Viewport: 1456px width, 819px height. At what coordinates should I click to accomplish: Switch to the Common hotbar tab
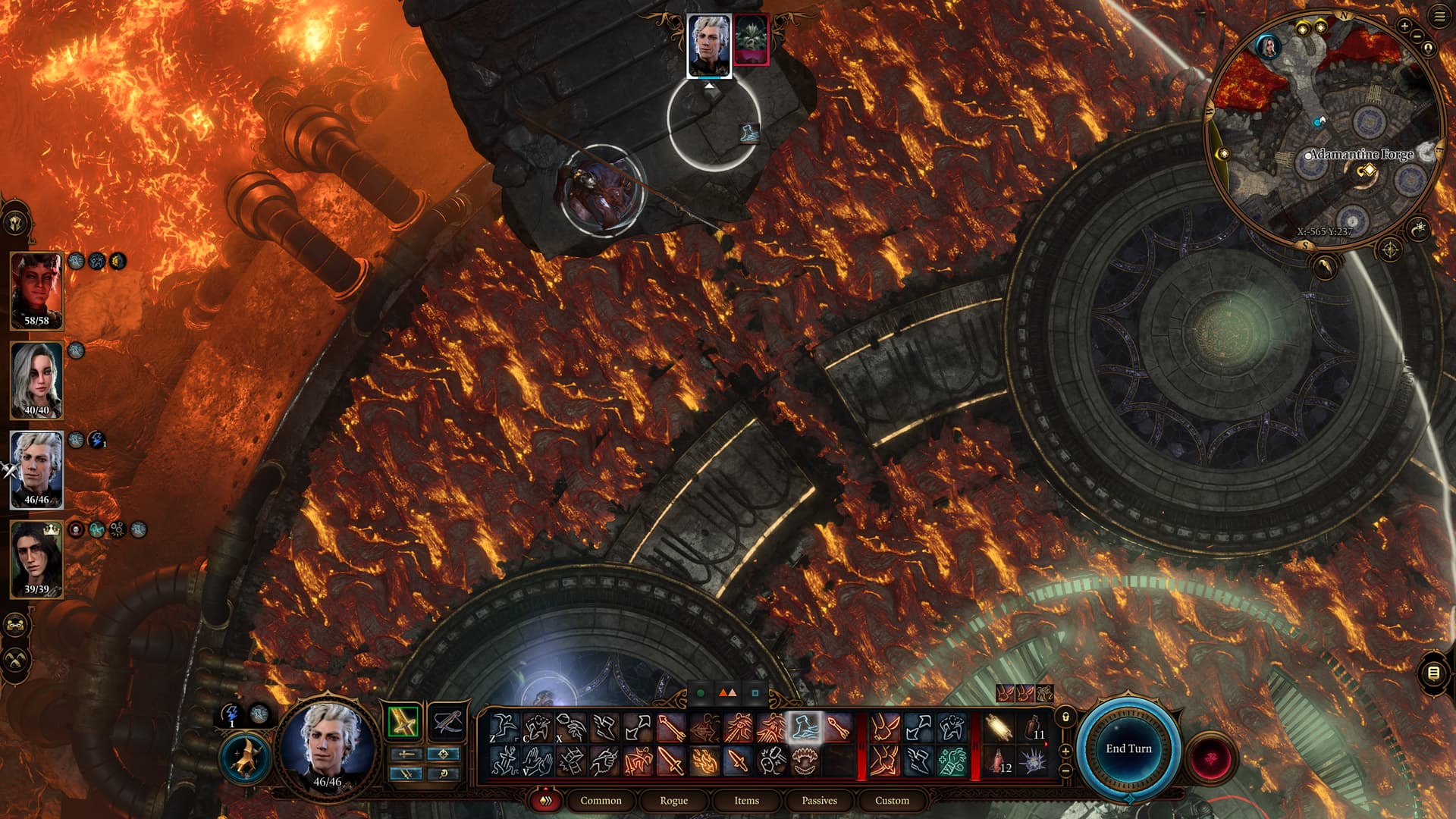tap(601, 800)
